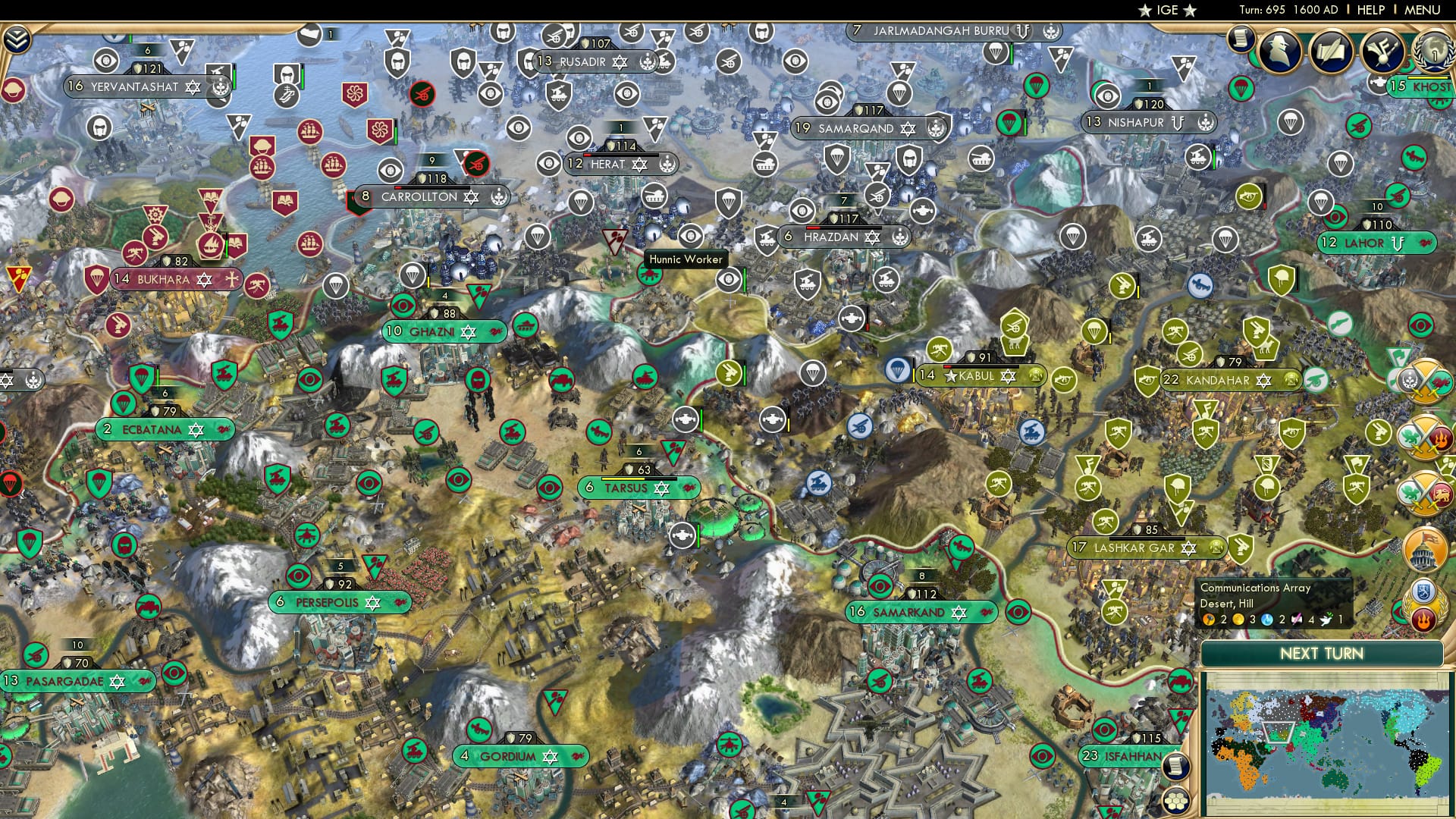Image resolution: width=1456 pixels, height=819 pixels.
Task: Open the MENU
Action: pos(1423,10)
